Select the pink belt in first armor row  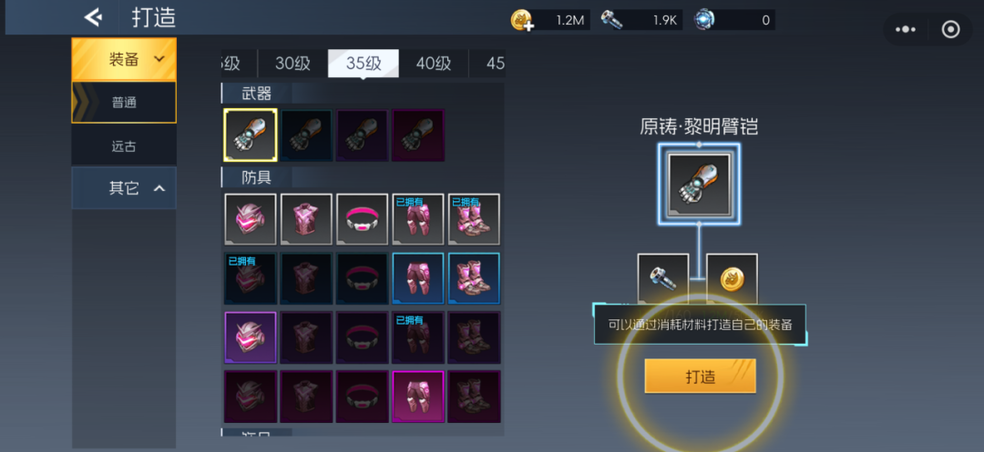point(362,219)
